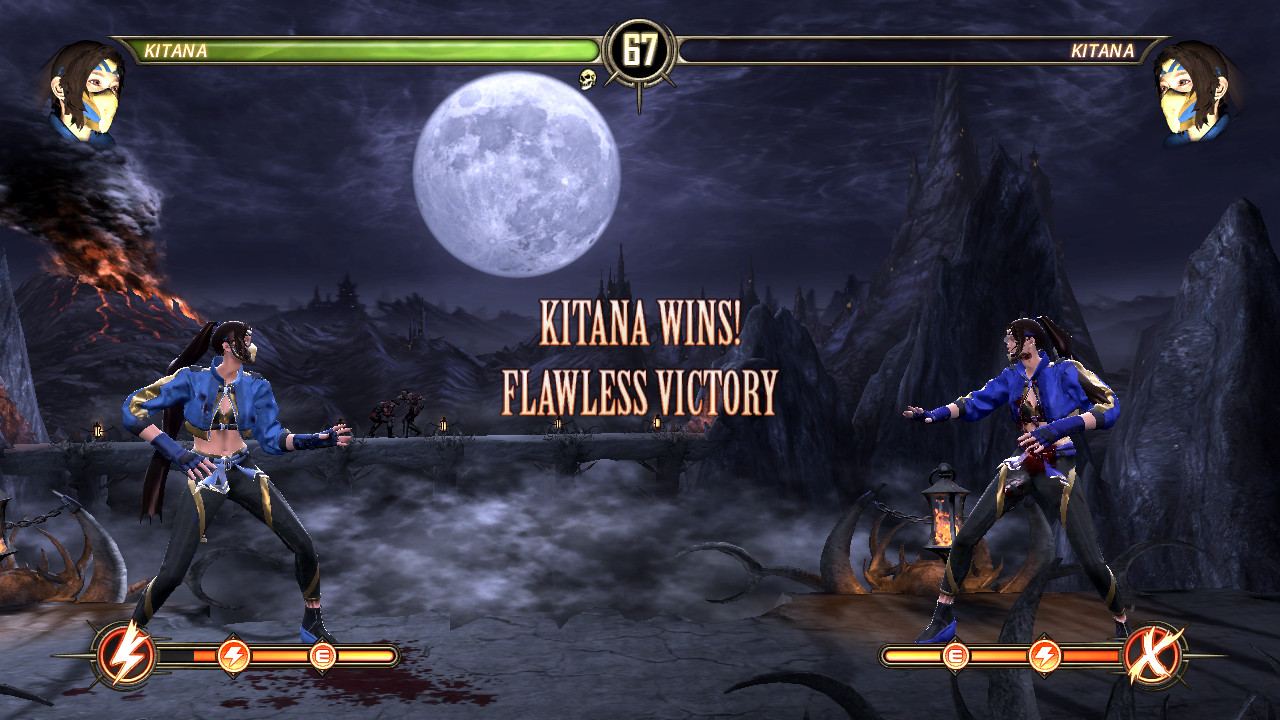
Task: Click the E segment on the right meter
Action: (955, 654)
